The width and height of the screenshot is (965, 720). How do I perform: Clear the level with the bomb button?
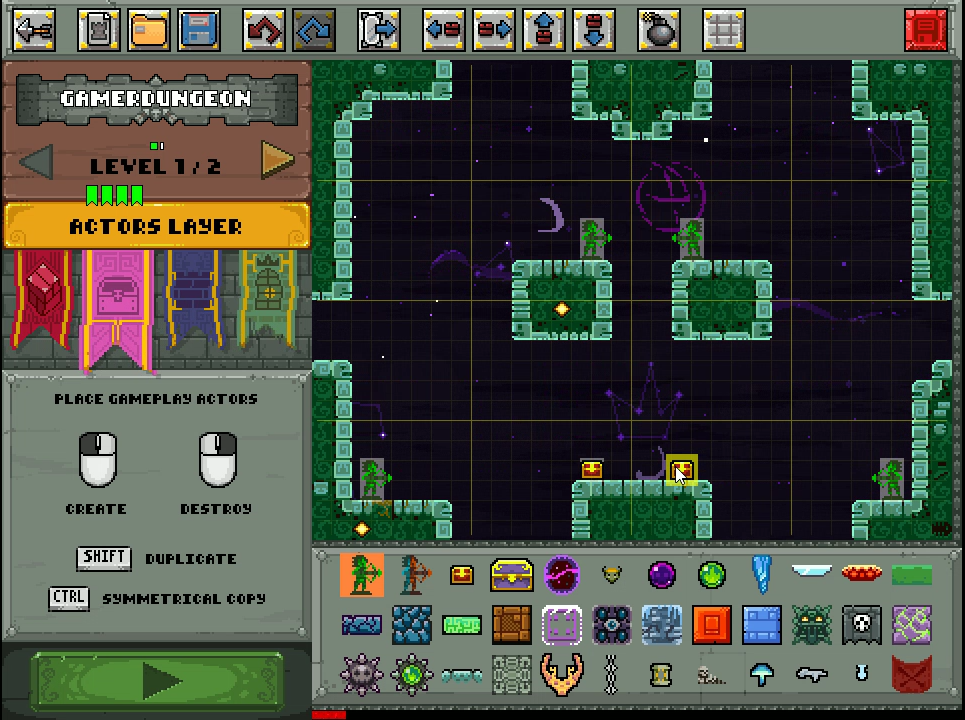tap(660, 30)
